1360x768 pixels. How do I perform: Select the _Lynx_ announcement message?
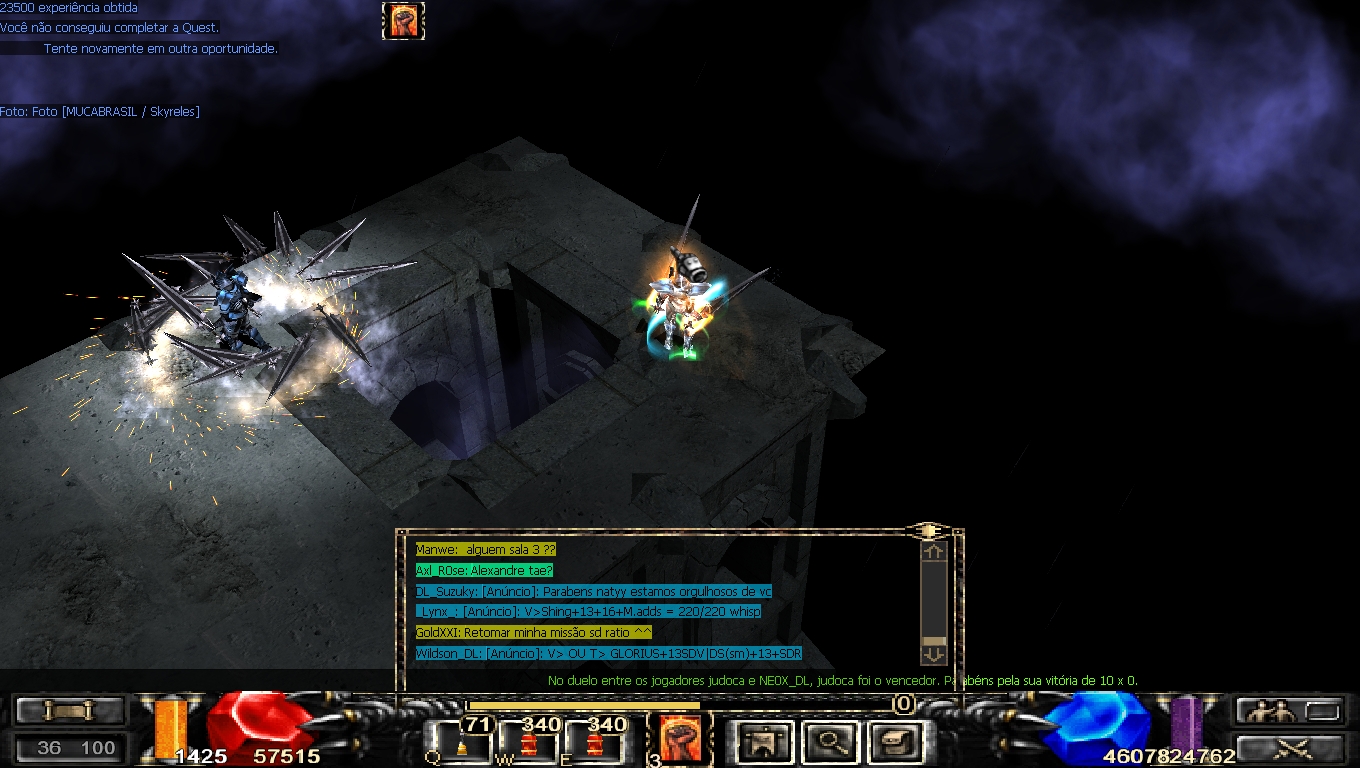[588, 612]
